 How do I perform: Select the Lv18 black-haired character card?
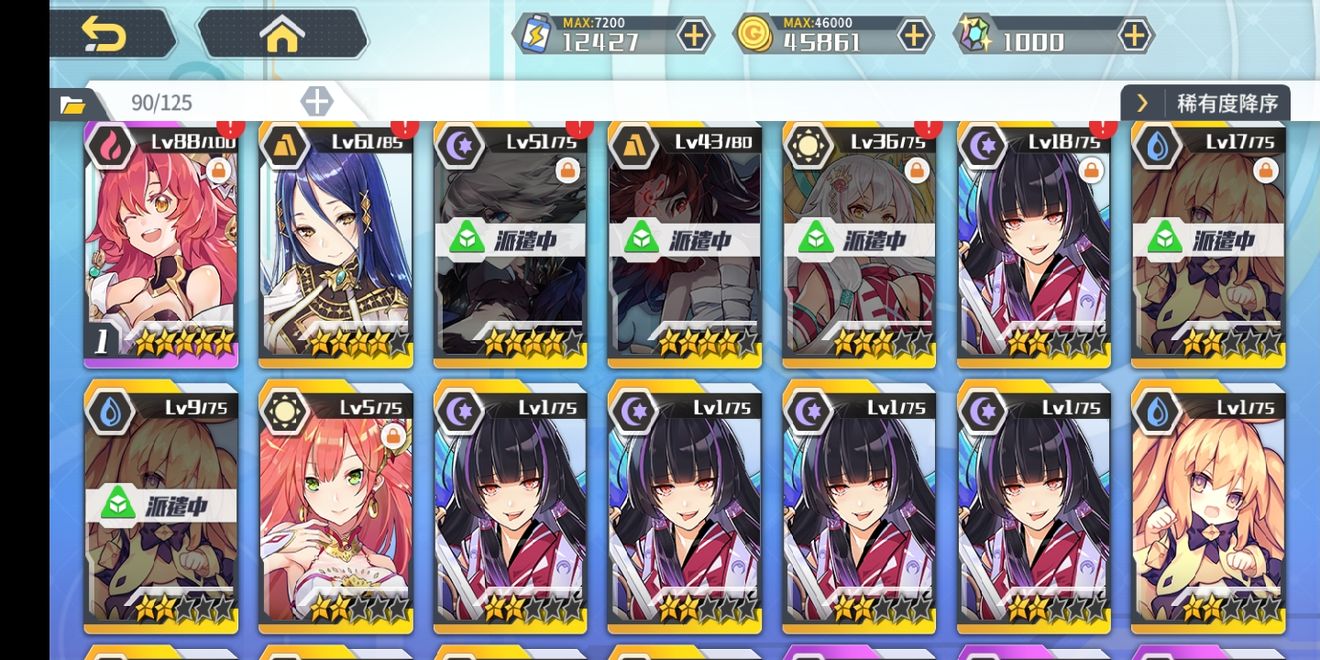1034,245
